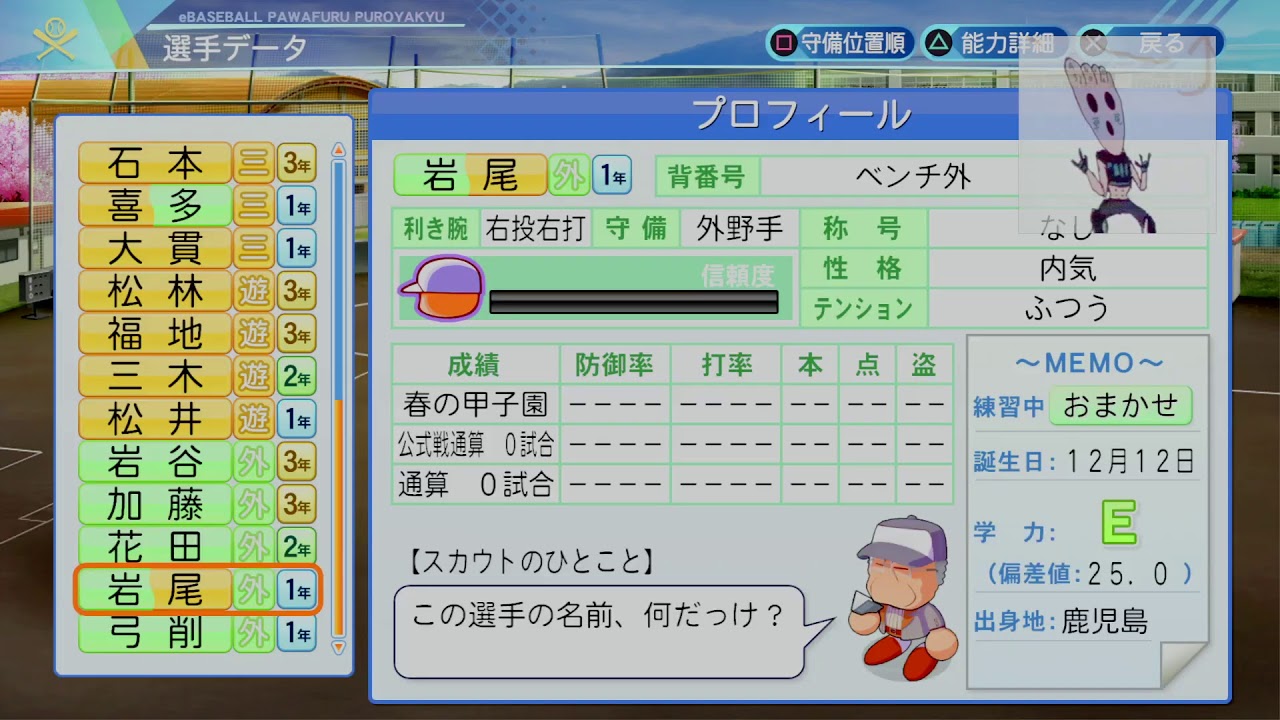This screenshot has width=1280, height=720.
Task: Sort players with 守備位置順 button
Action: pos(840,43)
